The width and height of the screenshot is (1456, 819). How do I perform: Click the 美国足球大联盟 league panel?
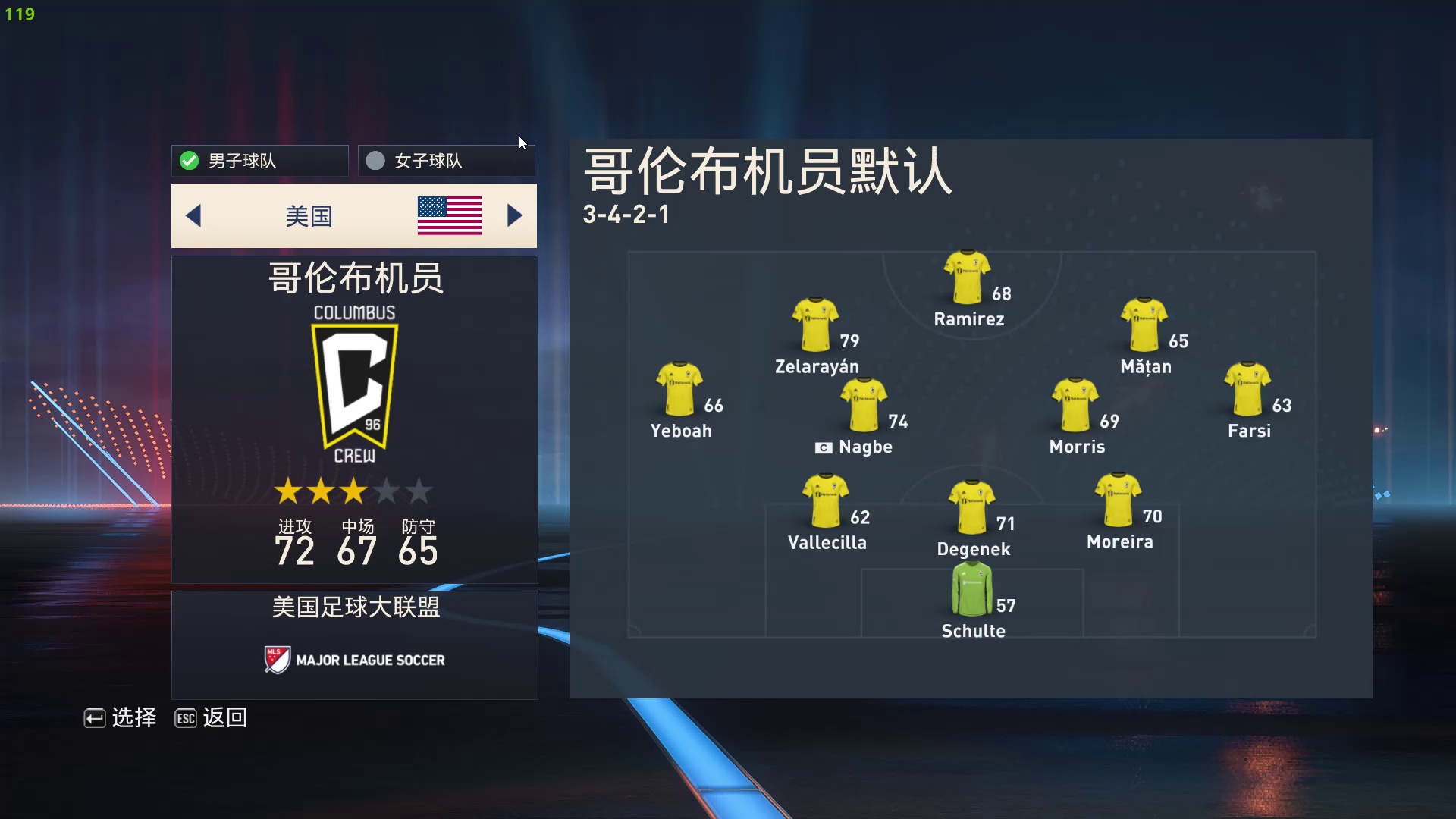click(354, 607)
